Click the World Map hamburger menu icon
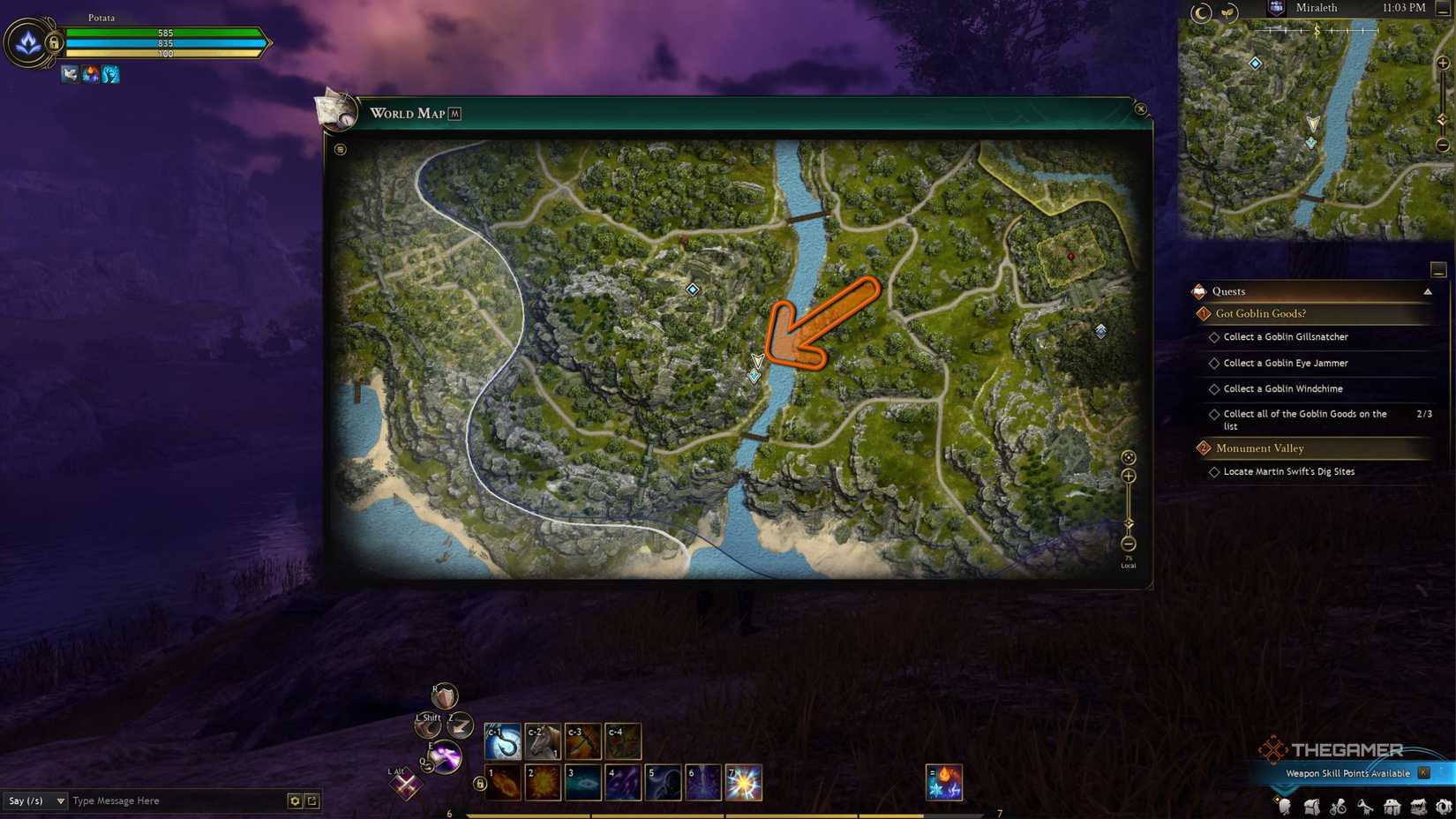Viewport: 1456px width, 819px height. [341, 147]
